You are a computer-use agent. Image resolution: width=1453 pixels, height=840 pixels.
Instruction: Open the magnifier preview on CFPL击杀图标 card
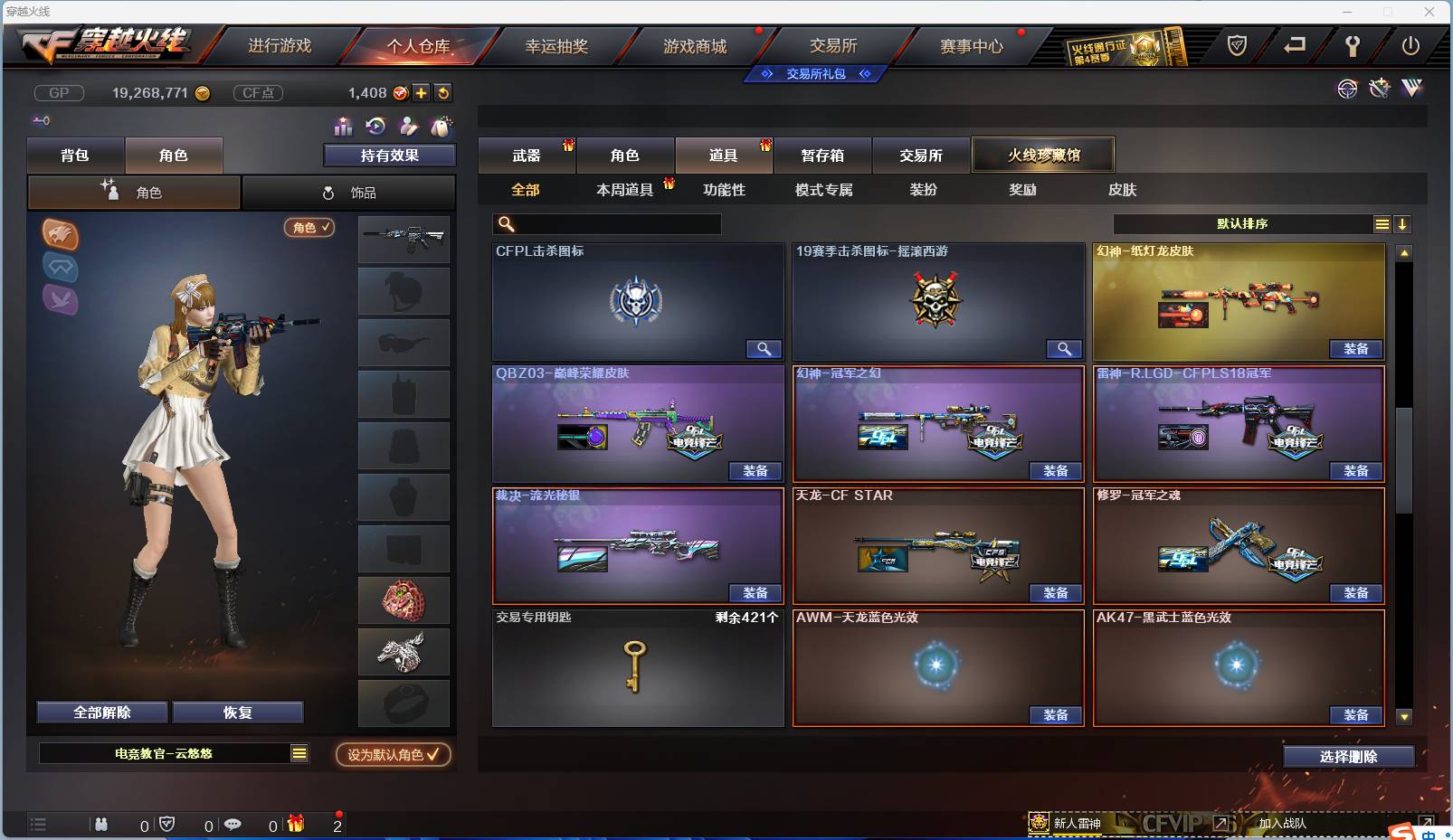point(764,348)
